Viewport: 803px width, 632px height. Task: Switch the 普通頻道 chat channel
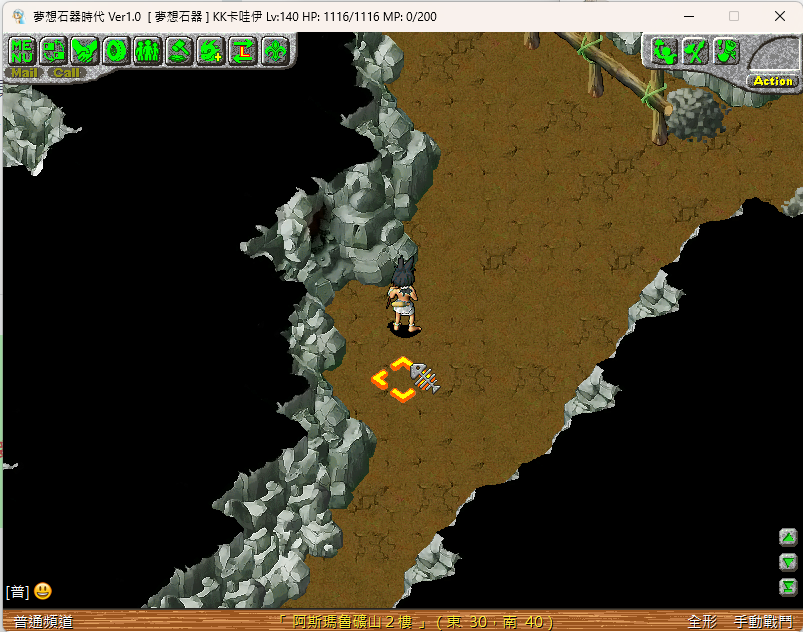[44, 622]
